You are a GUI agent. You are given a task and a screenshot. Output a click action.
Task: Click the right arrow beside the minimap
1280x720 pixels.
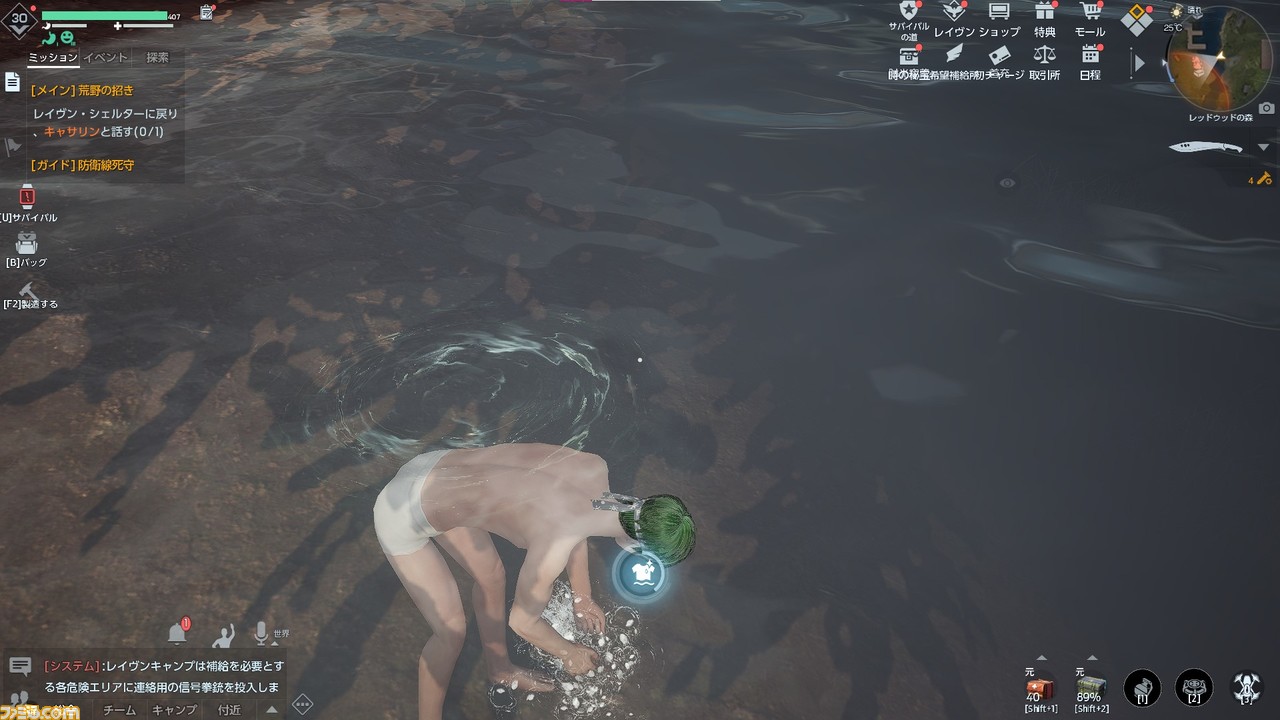tap(1140, 62)
